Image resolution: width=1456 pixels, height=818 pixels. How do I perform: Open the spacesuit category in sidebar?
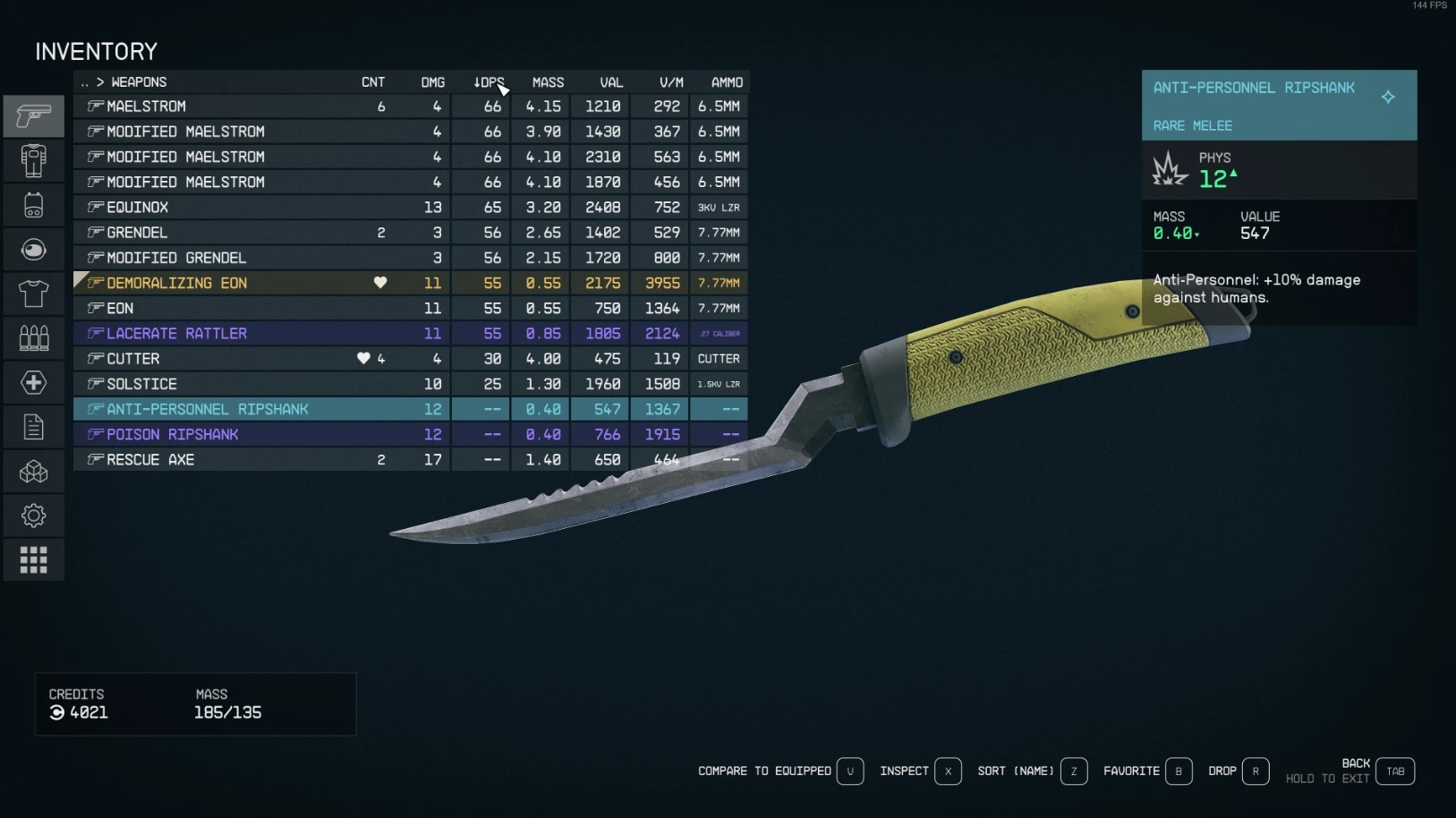33,160
